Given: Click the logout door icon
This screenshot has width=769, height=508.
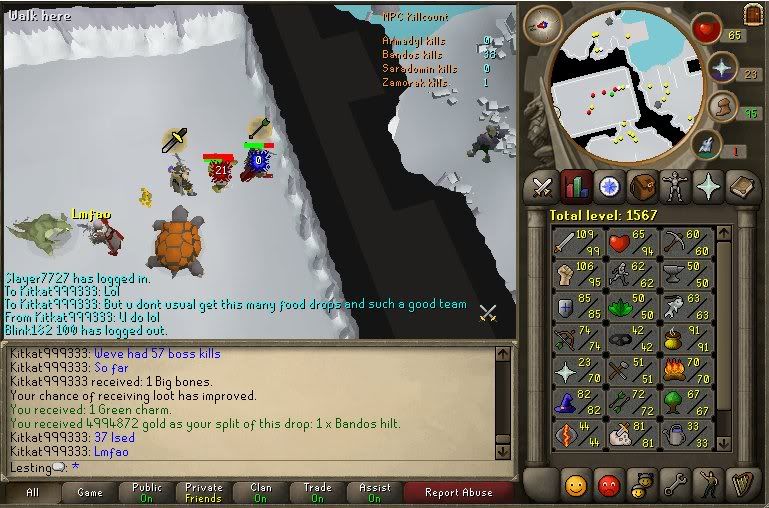Looking at the screenshot, I should point(752,14).
